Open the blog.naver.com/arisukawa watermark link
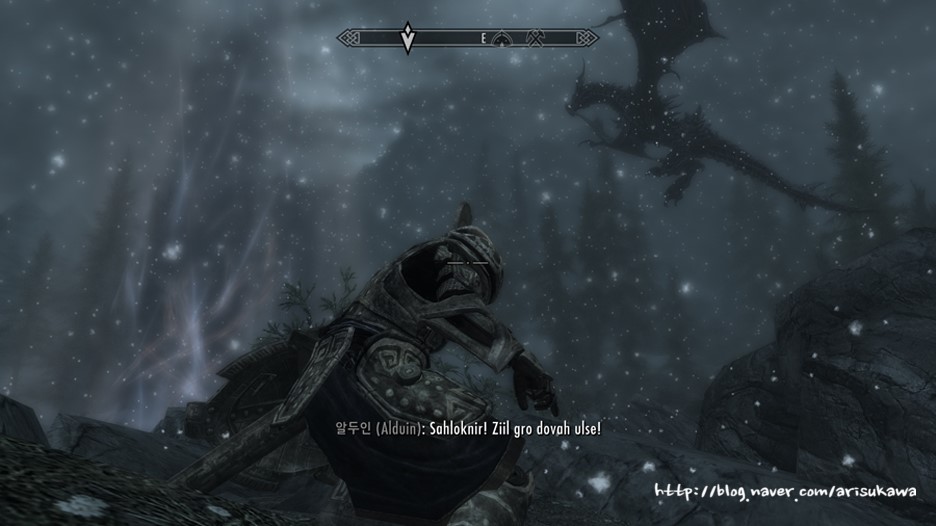This screenshot has height=526, width=936. (790, 491)
